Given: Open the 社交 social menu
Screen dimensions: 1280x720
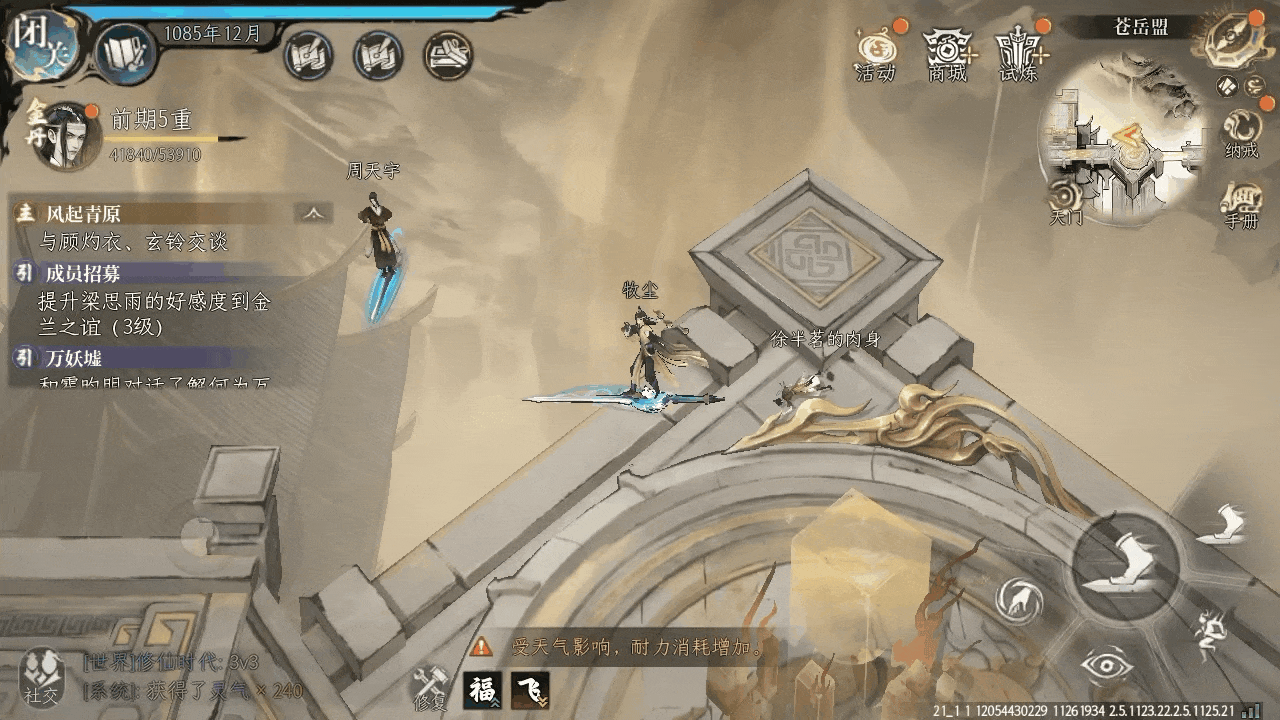Looking at the screenshot, I should [x=43, y=676].
